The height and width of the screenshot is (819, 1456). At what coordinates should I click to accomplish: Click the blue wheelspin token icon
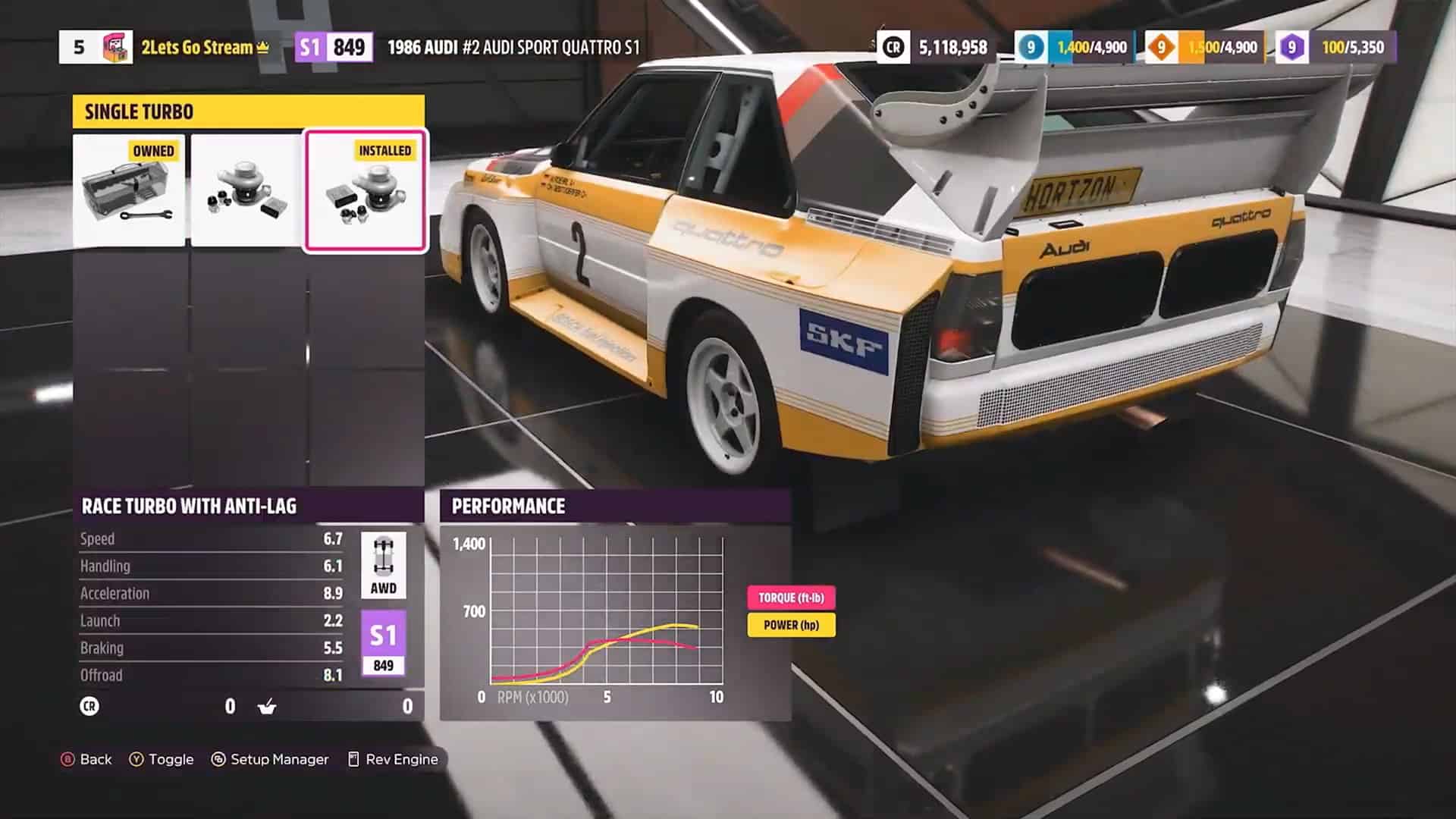[x=1033, y=46]
